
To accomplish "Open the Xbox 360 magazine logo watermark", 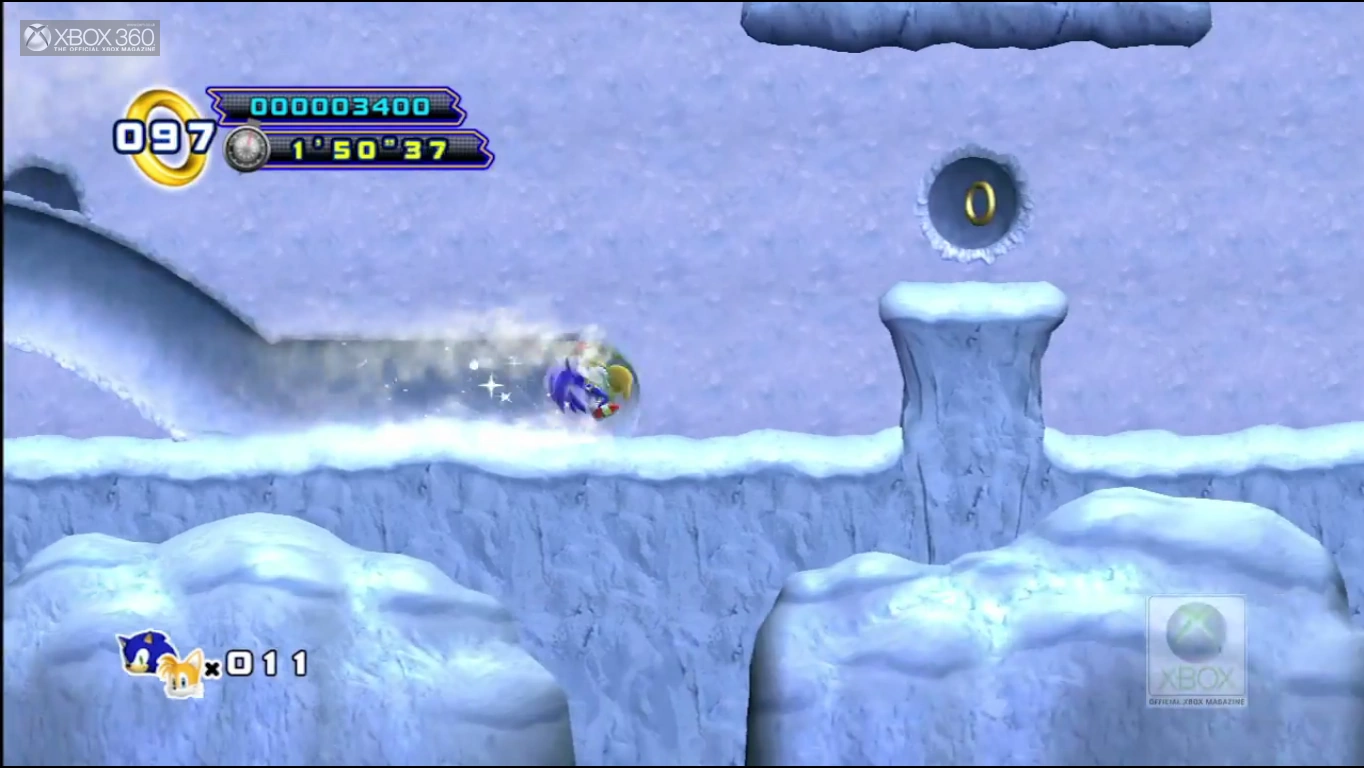I will (x=90, y=38).
